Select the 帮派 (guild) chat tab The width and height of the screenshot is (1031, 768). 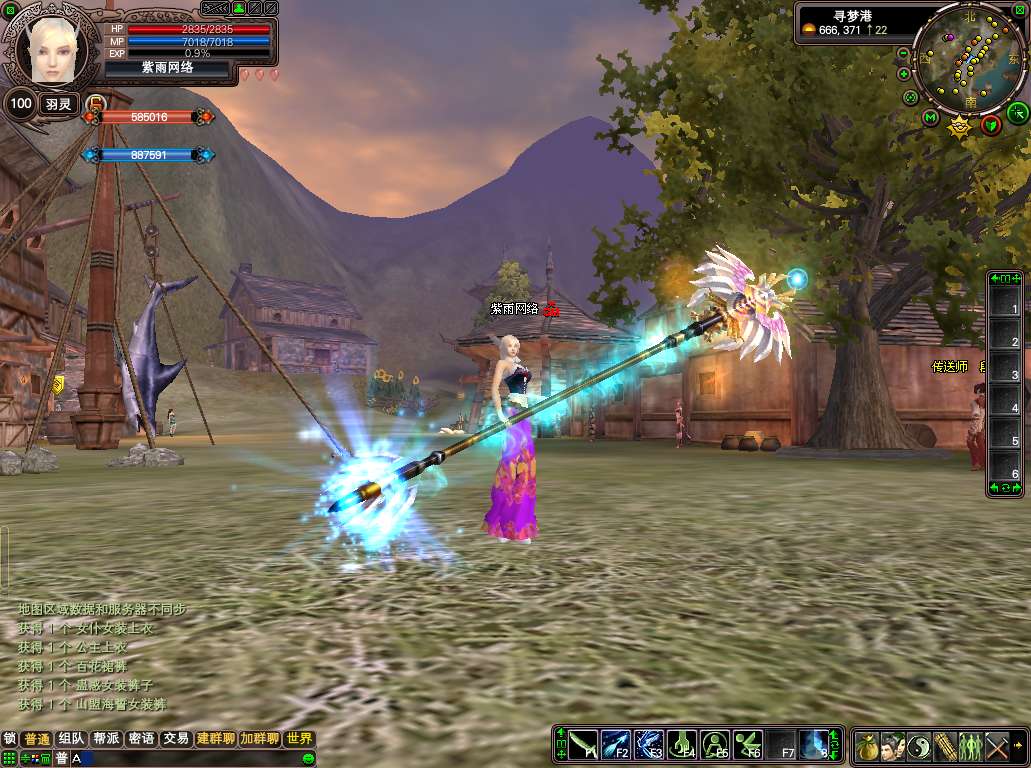106,739
